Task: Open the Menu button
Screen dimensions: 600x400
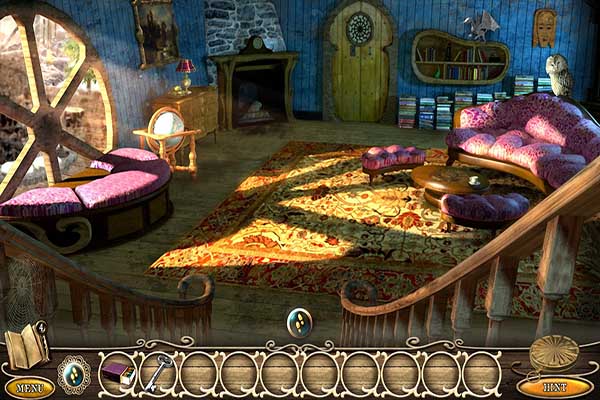Action: click(29, 387)
